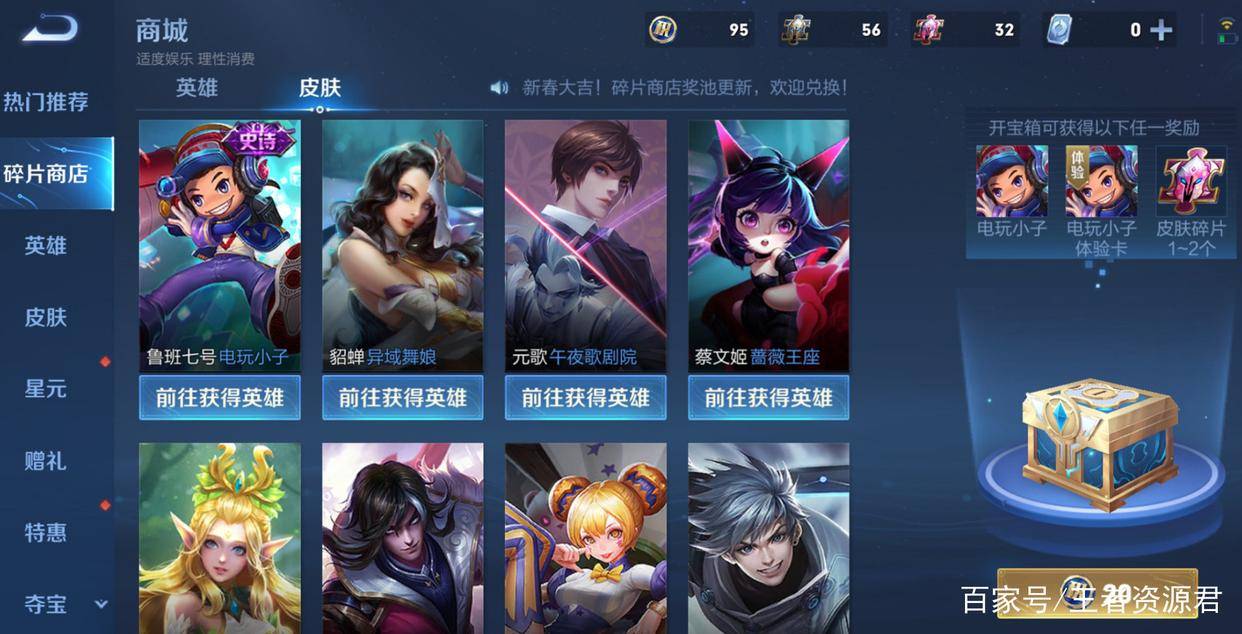Open the 热门推荐 menu section
The width and height of the screenshot is (1242, 634).
(46, 102)
